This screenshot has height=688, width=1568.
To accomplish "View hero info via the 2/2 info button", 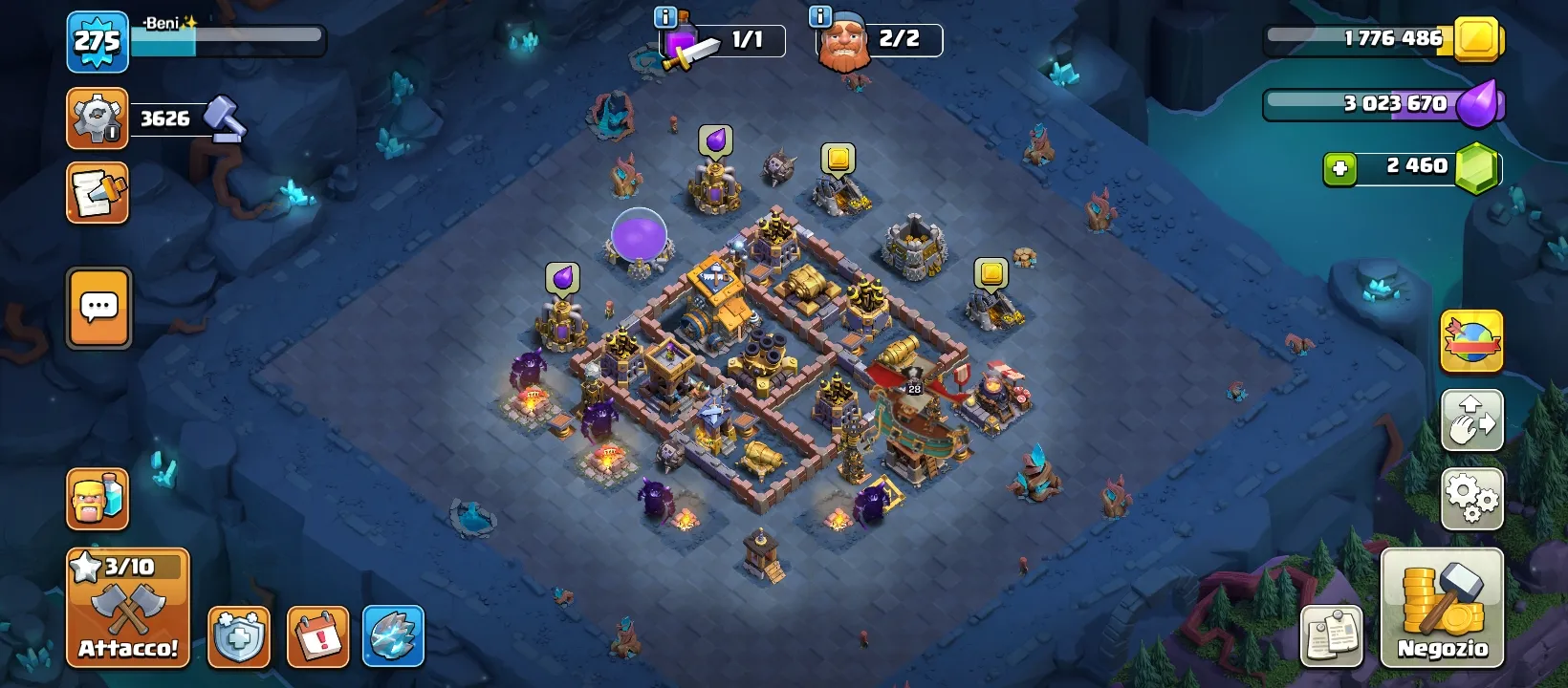I will click(818, 15).
